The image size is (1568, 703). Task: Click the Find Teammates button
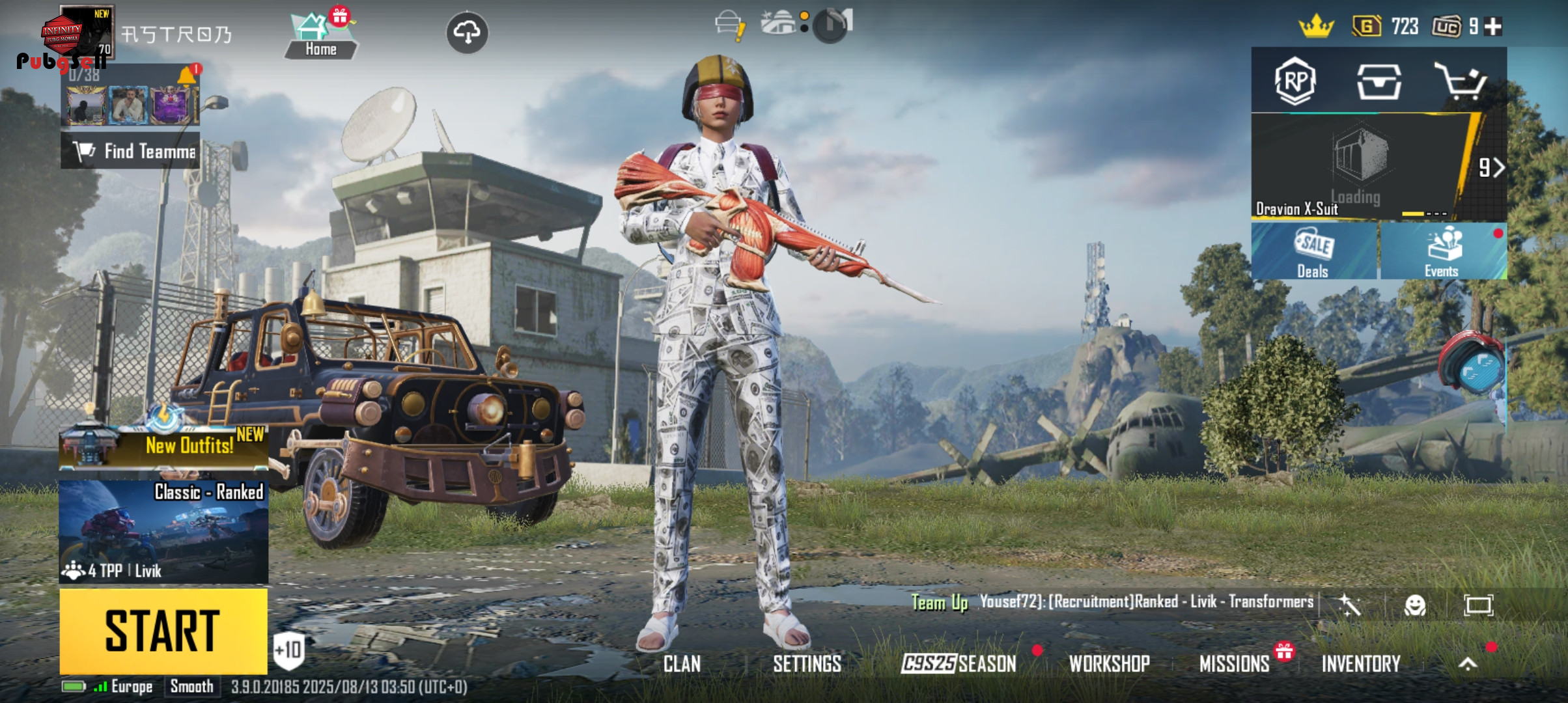coord(130,151)
